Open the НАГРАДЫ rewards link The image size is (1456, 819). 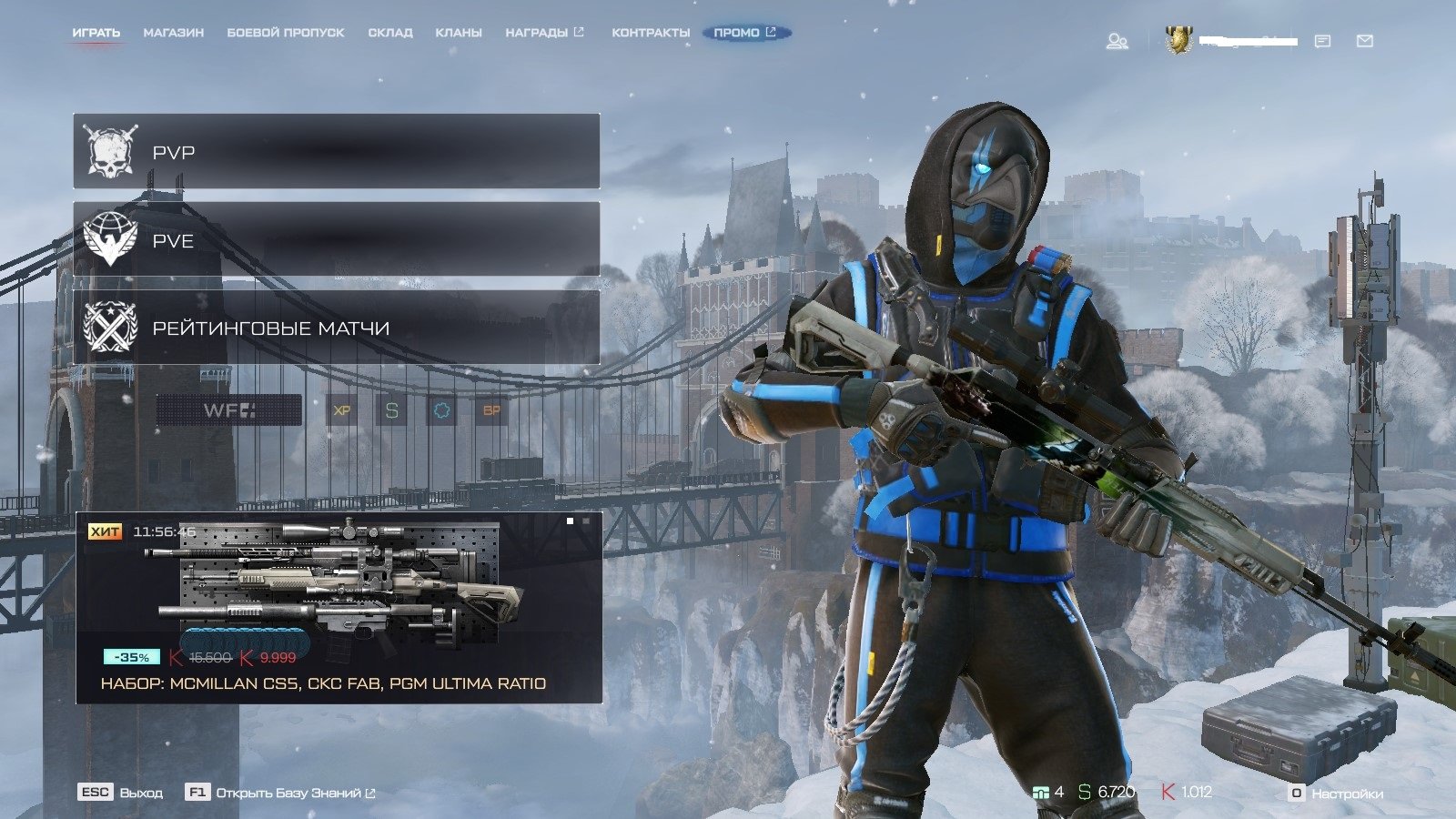[543, 33]
